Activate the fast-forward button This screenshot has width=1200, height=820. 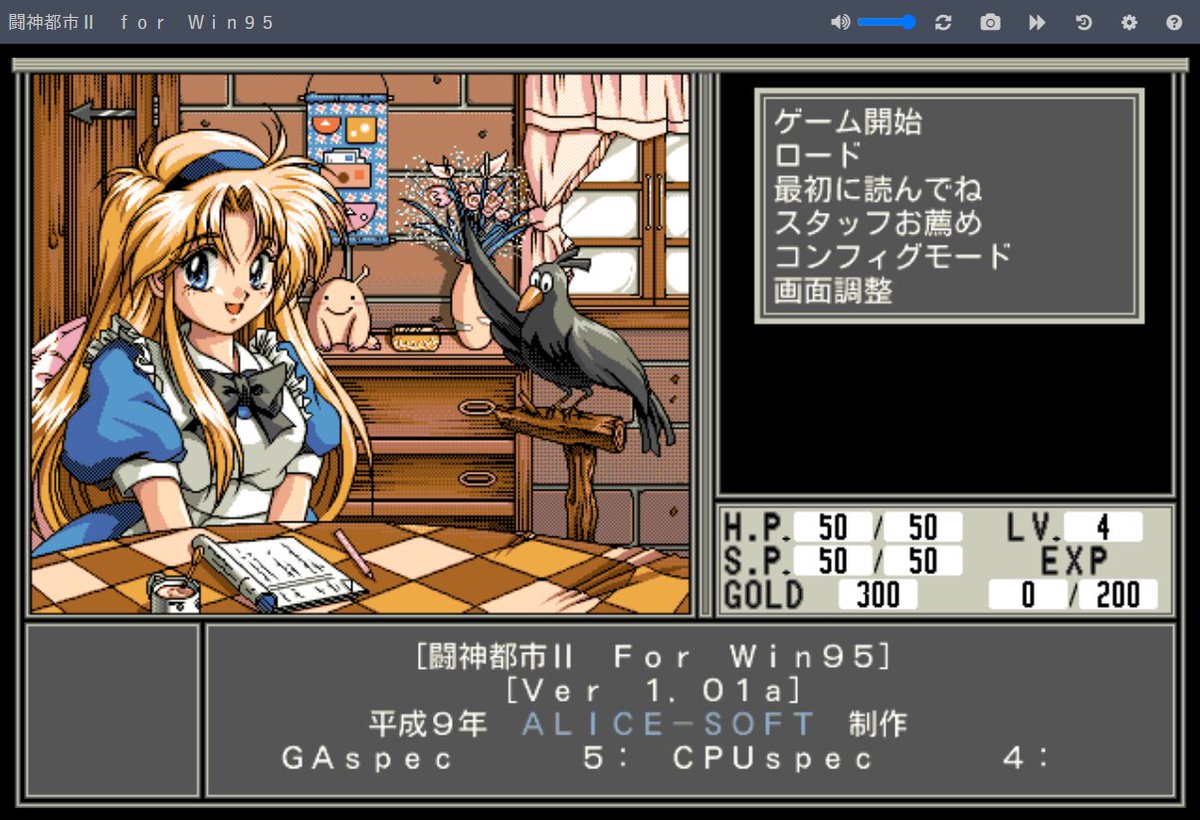click(x=1037, y=22)
